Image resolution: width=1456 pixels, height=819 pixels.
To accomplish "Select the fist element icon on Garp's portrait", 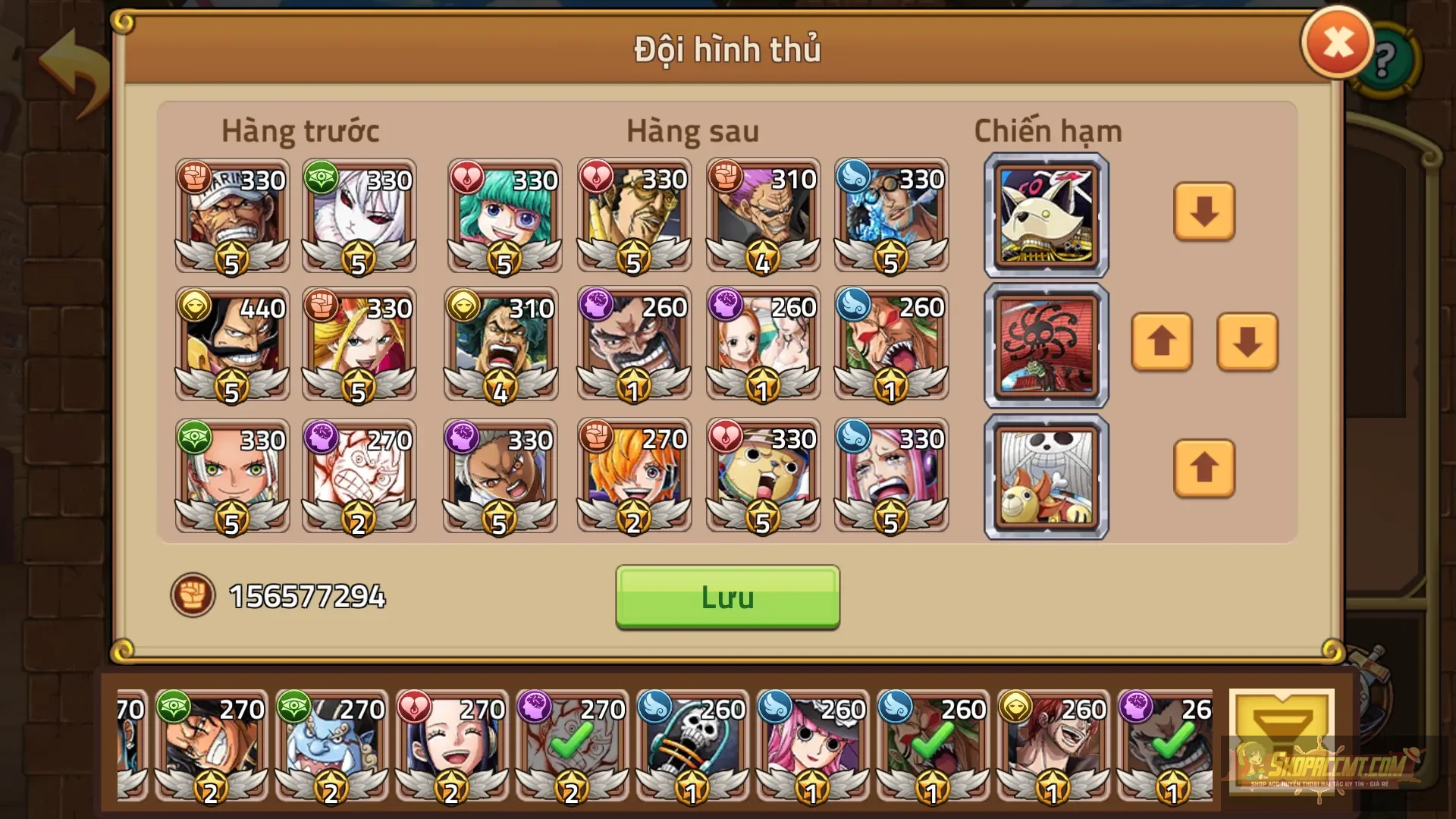I will (x=196, y=179).
